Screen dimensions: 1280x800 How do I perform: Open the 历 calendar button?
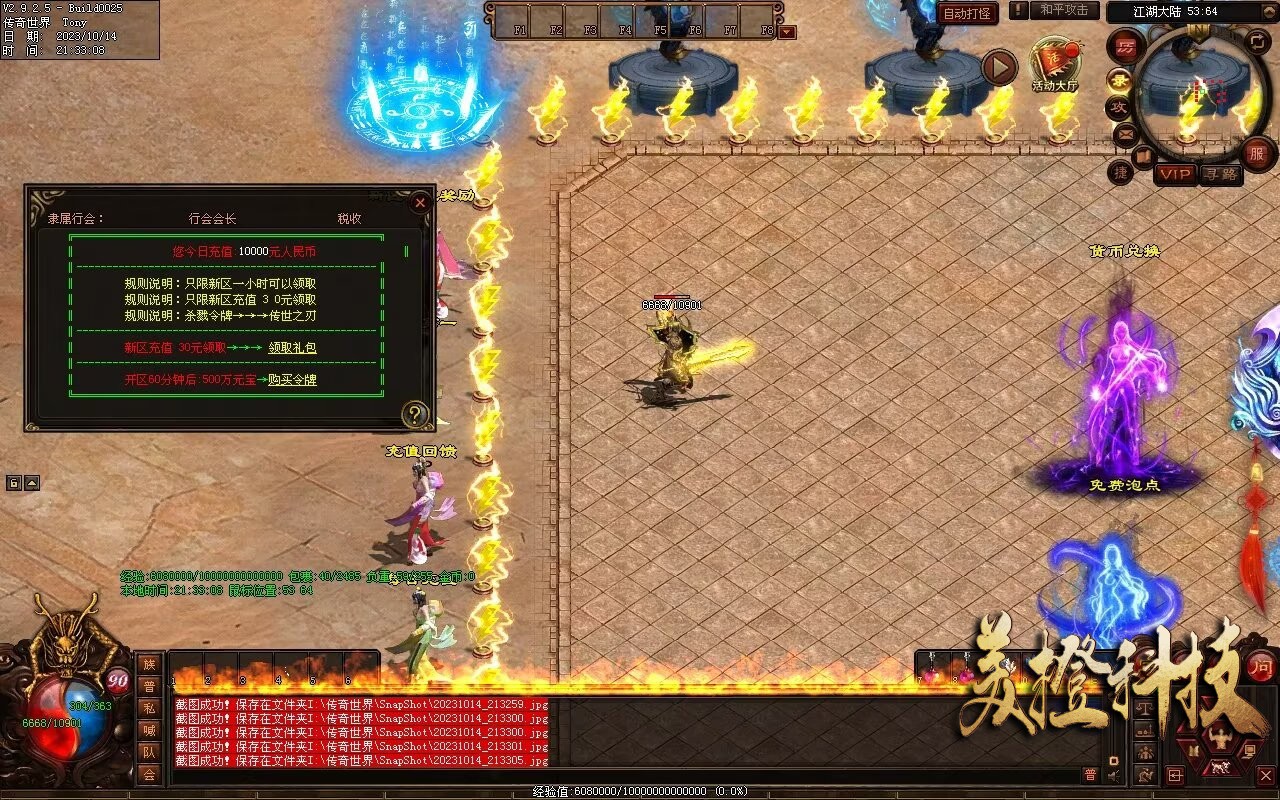coord(1126,47)
